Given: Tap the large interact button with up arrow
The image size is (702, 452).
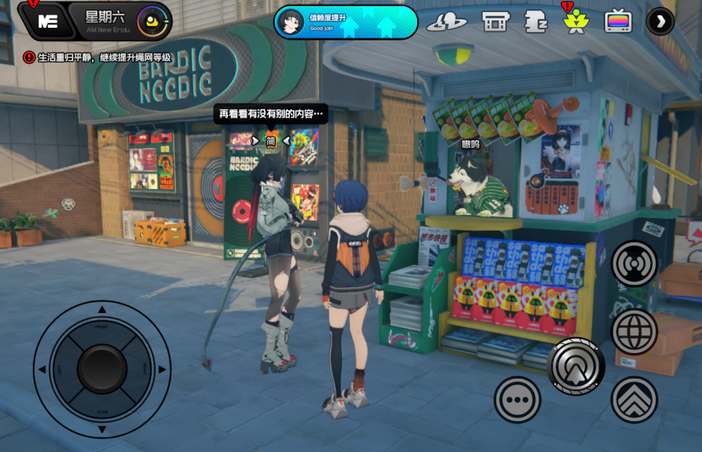Looking at the screenshot, I should click(x=577, y=366).
